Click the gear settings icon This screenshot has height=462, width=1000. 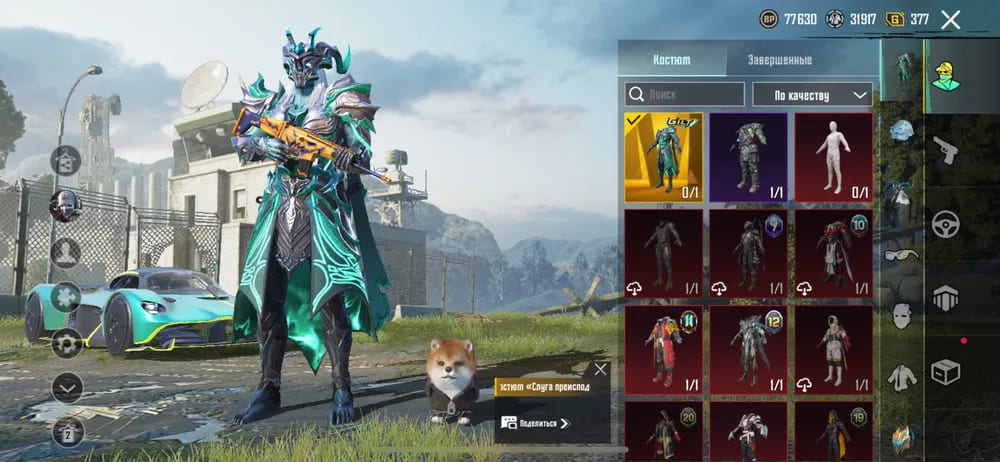click(66, 343)
